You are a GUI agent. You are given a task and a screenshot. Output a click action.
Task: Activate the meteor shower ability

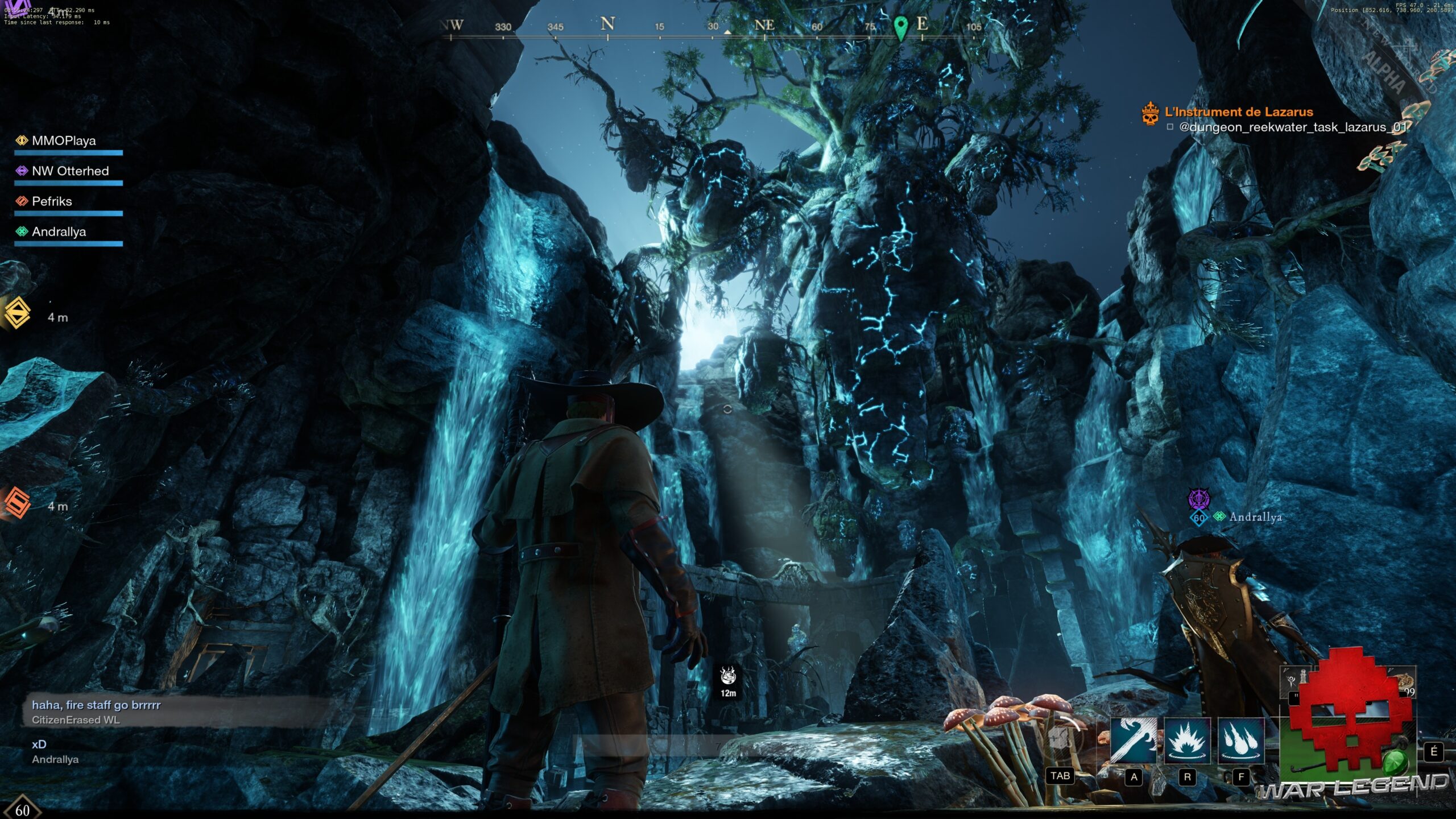[x=1240, y=740]
